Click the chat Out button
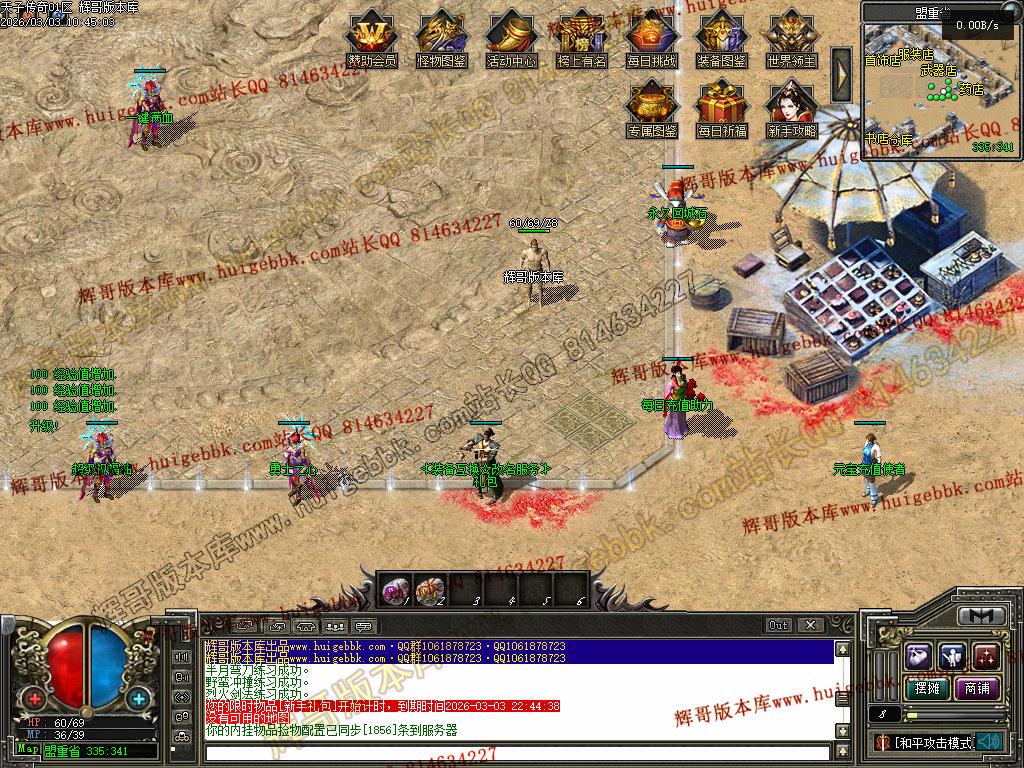1024x768 pixels. click(x=778, y=625)
